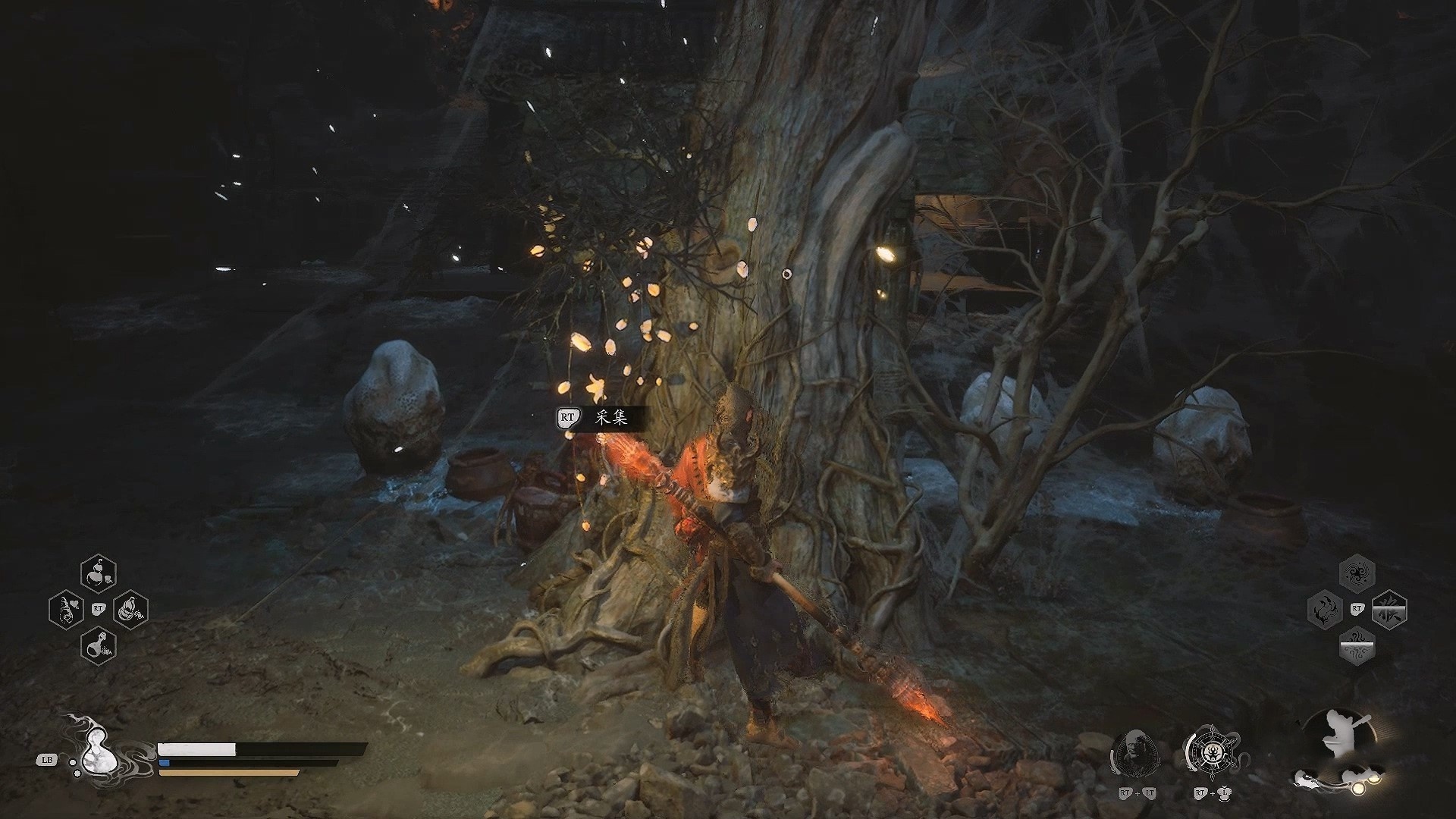This screenshot has height=819, width=1456.
Task: Use the heart-marked bottle item
Action: [x=66, y=609]
